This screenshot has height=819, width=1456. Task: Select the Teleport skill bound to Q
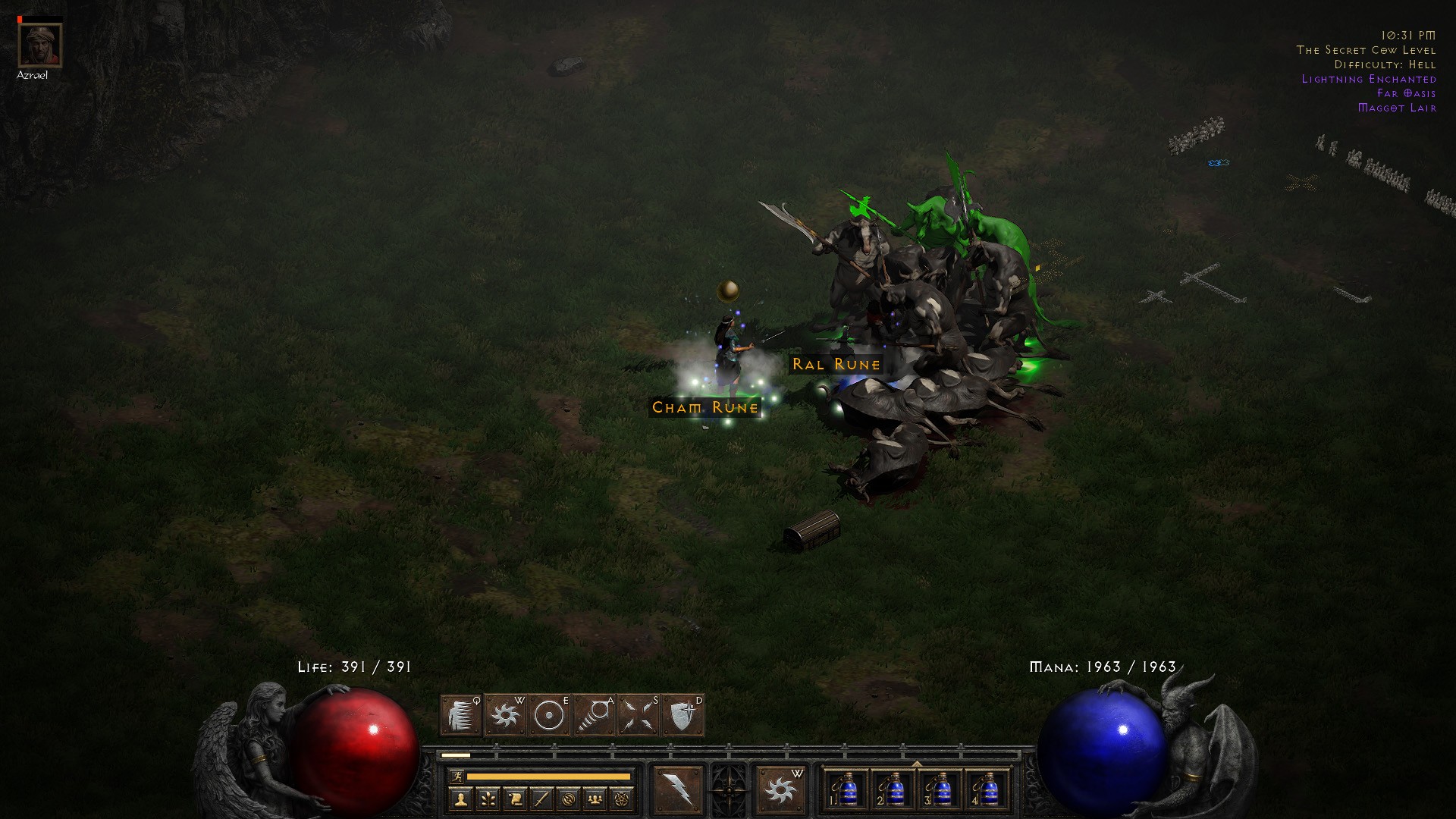click(460, 715)
